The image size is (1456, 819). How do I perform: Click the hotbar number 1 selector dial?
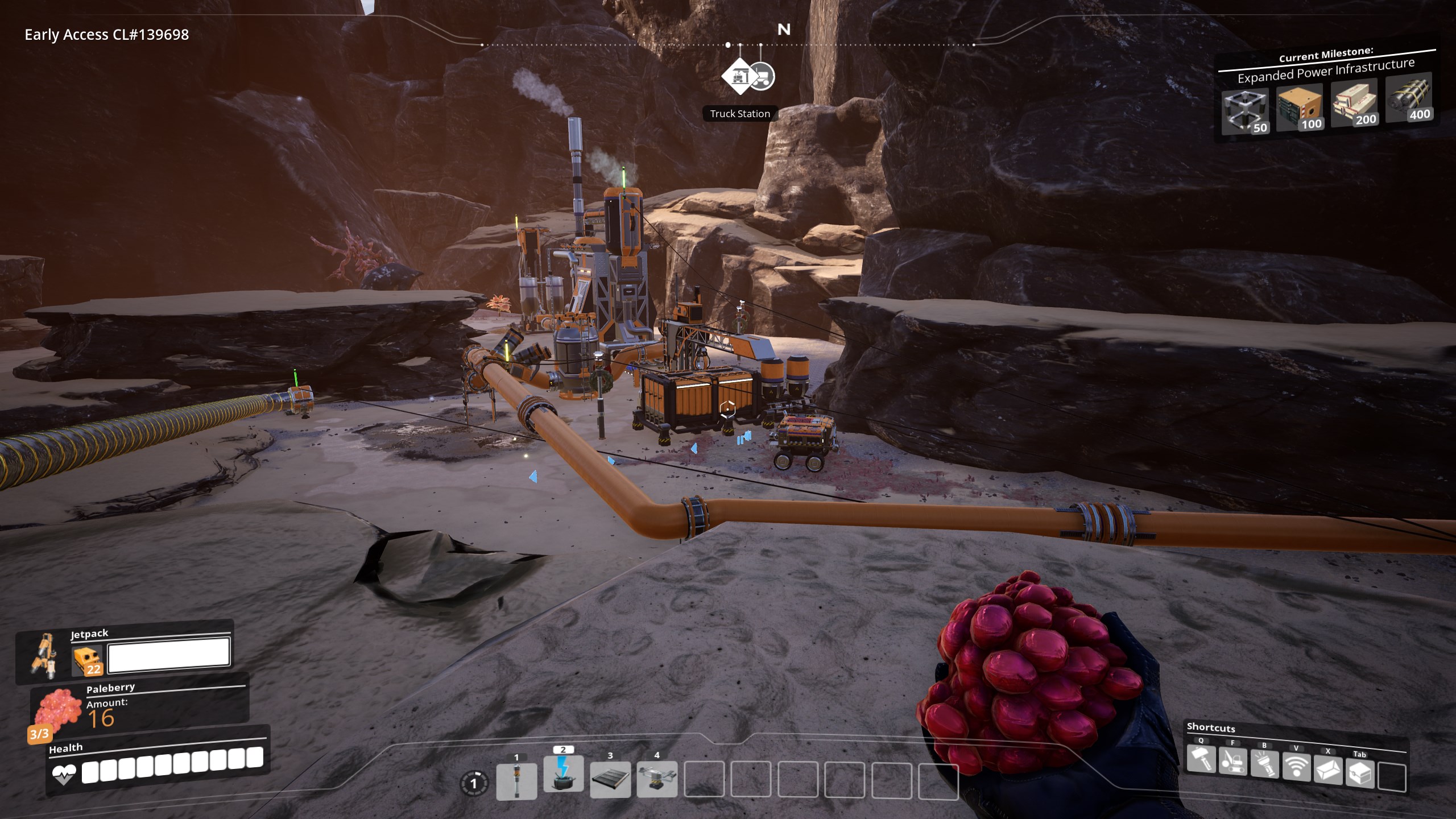click(x=473, y=784)
